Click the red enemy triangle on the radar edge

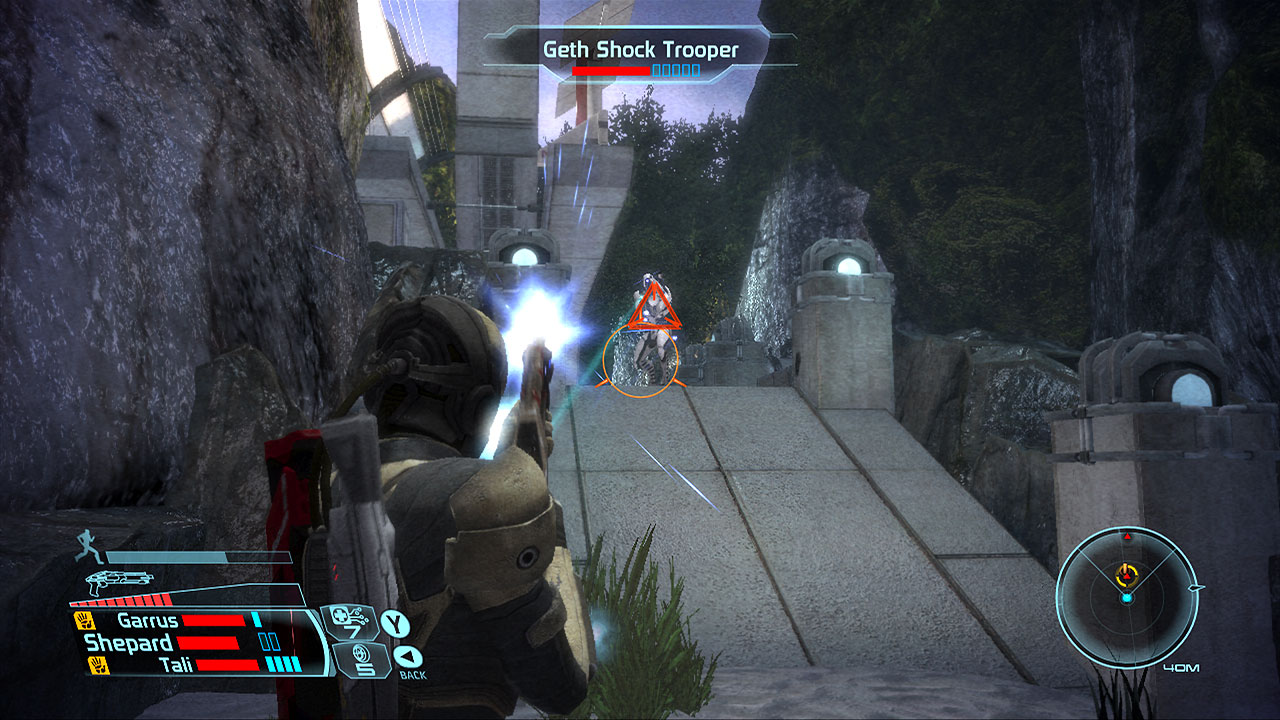1128,537
